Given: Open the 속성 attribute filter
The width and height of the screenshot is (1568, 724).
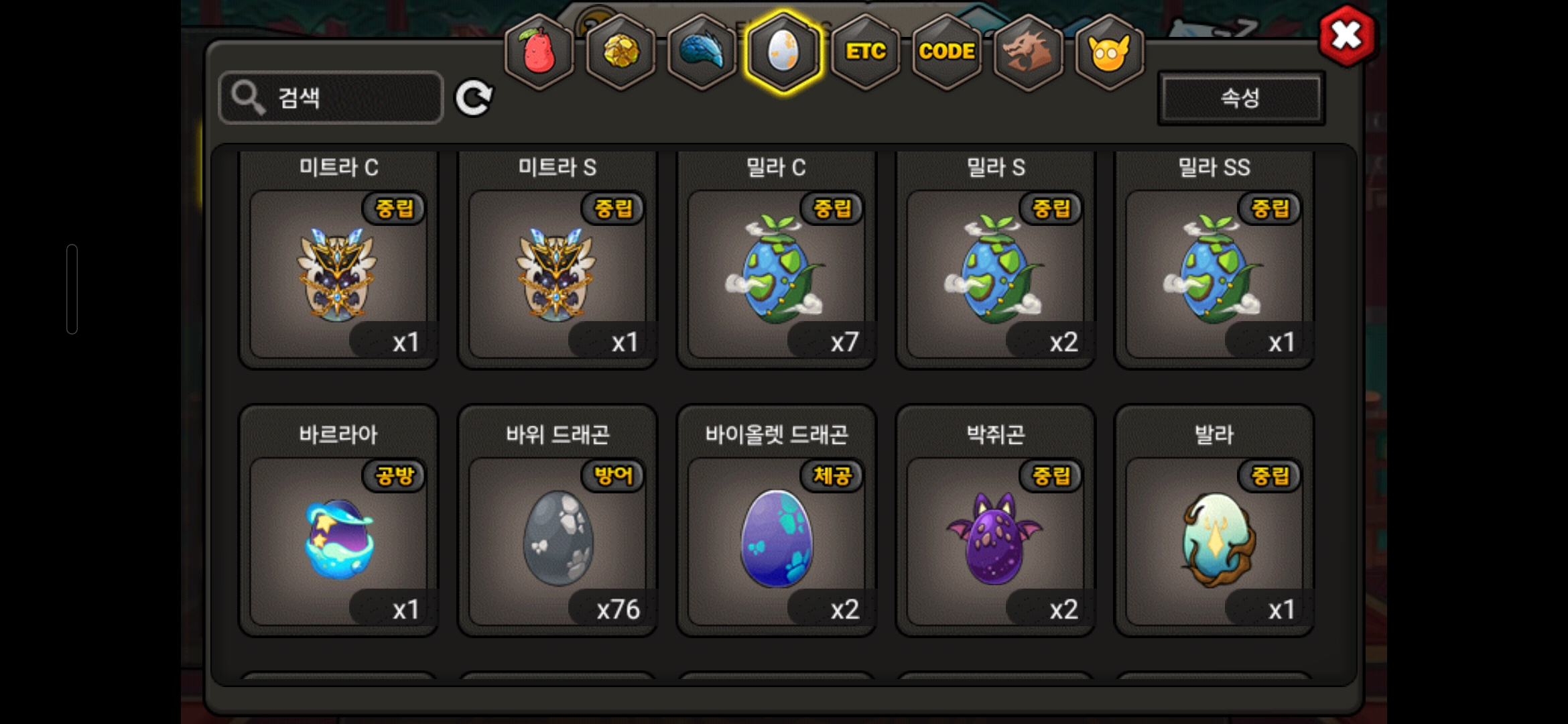Looking at the screenshot, I should tap(1240, 98).
